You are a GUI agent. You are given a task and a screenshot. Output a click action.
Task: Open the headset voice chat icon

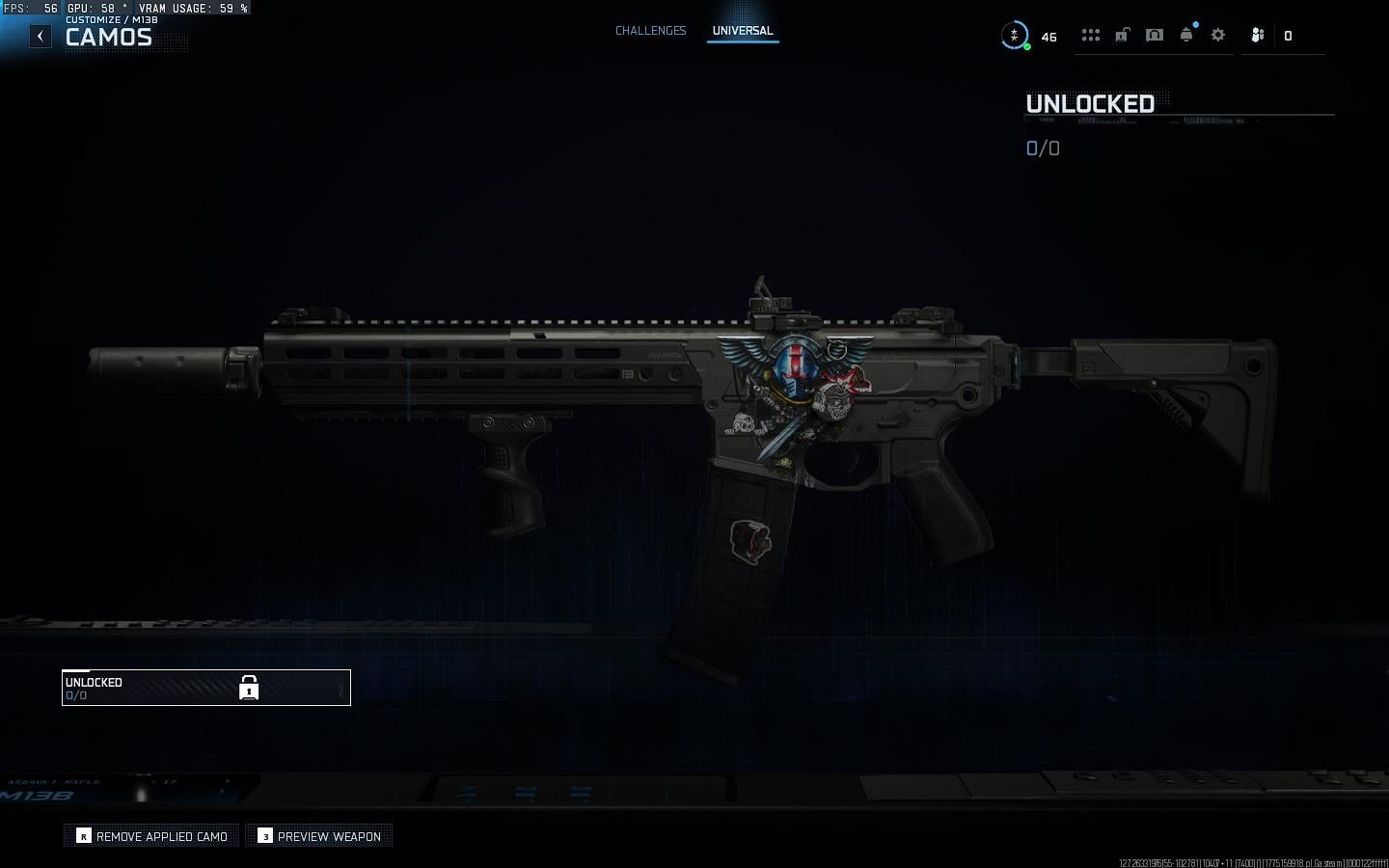(1154, 36)
